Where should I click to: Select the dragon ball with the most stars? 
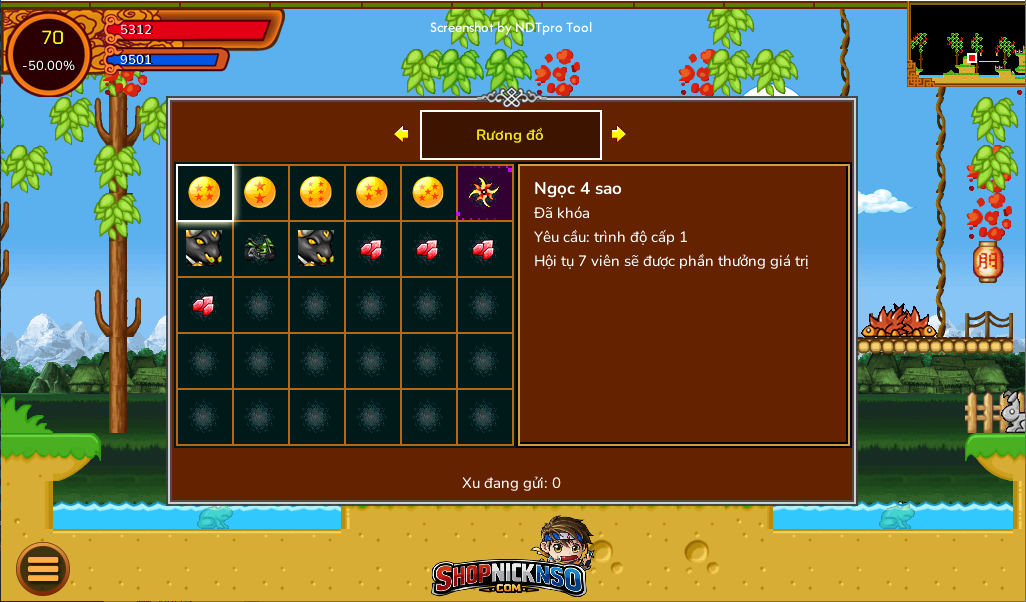point(316,192)
